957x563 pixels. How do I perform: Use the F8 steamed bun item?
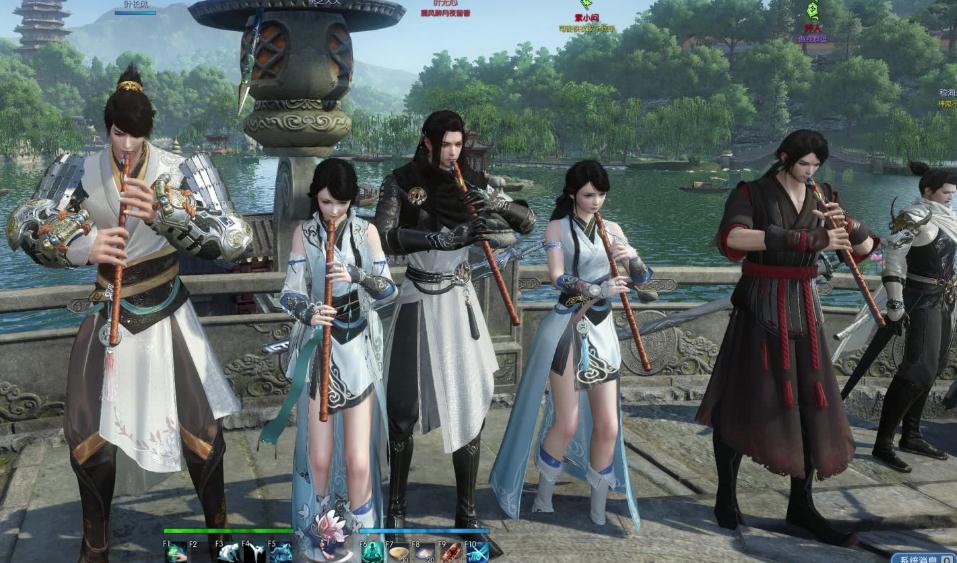tap(425, 552)
